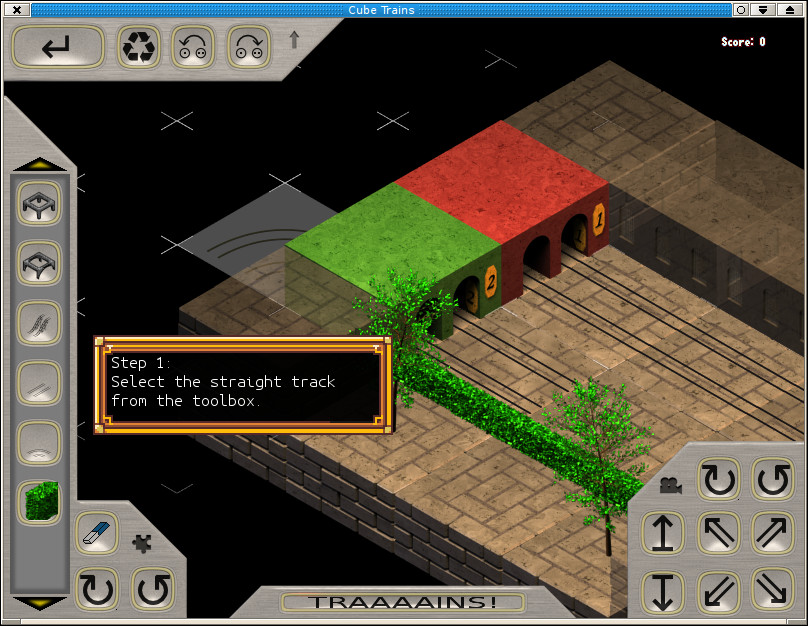
Task: Pick the green hedge block from toolbox
Action: [39, 502]
